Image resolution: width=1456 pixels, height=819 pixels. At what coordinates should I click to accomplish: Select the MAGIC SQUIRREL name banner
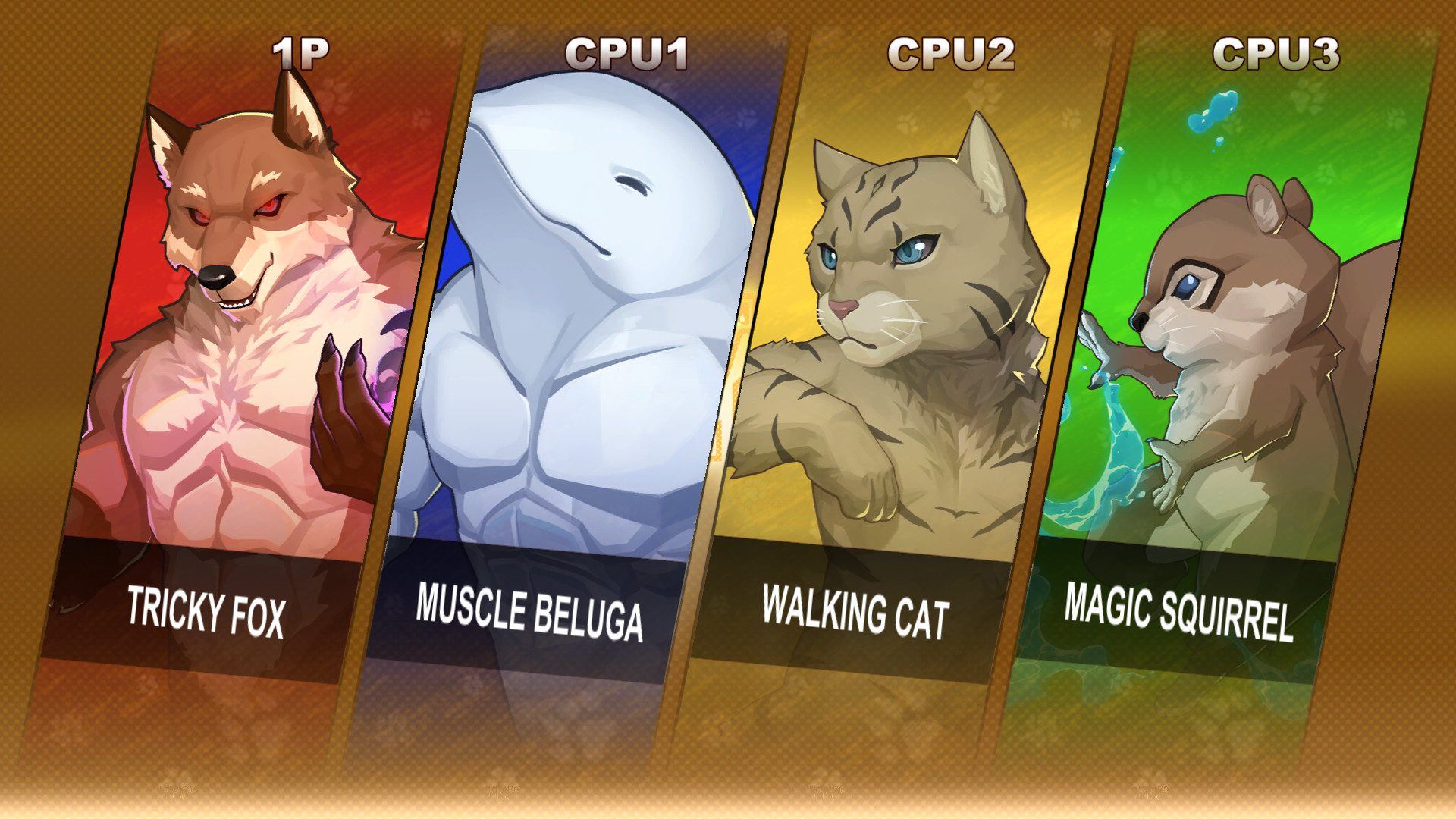pyautogui.click(x=1179, y=604)
